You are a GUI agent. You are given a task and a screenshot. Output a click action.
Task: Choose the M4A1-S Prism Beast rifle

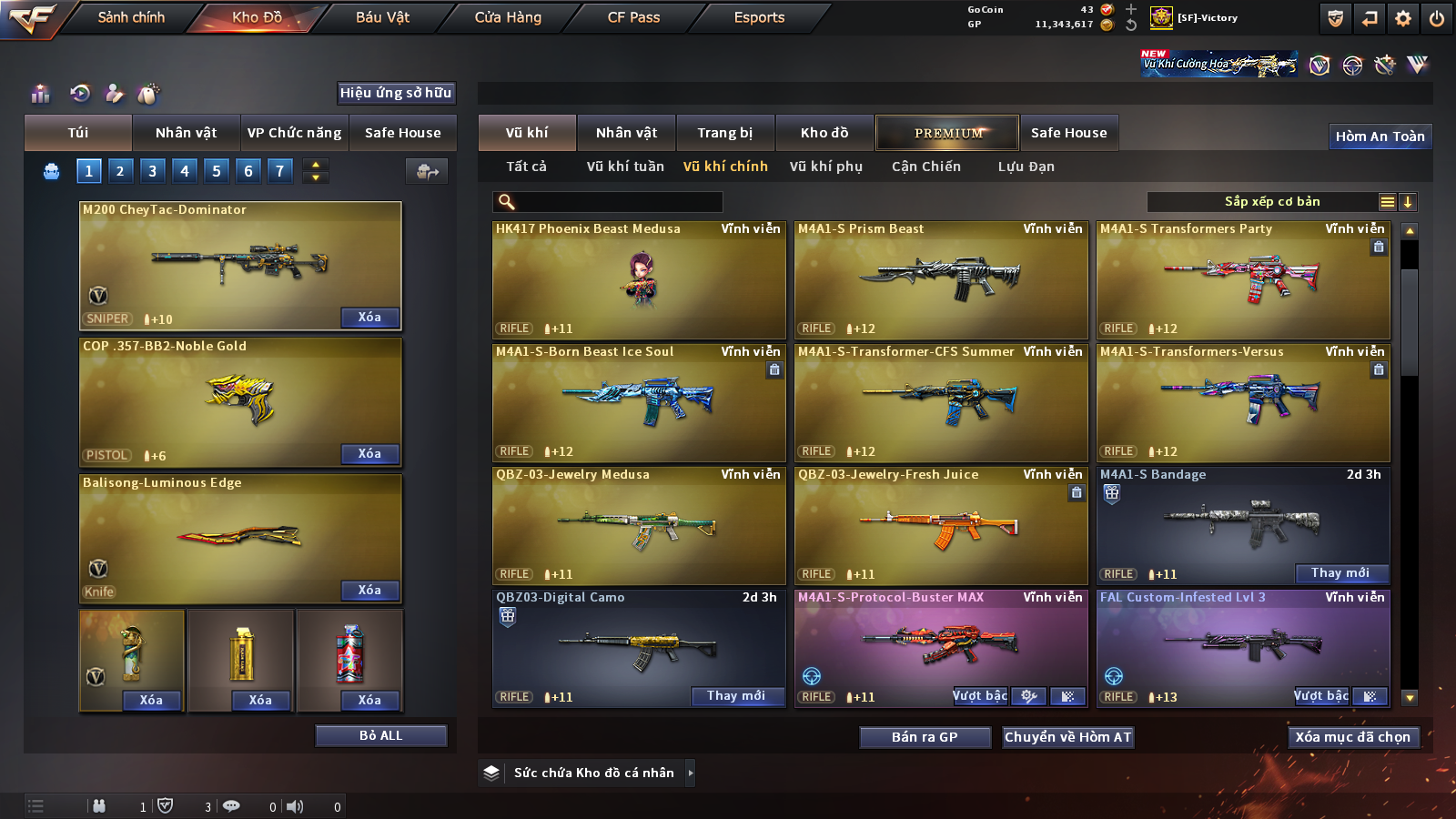941,279
